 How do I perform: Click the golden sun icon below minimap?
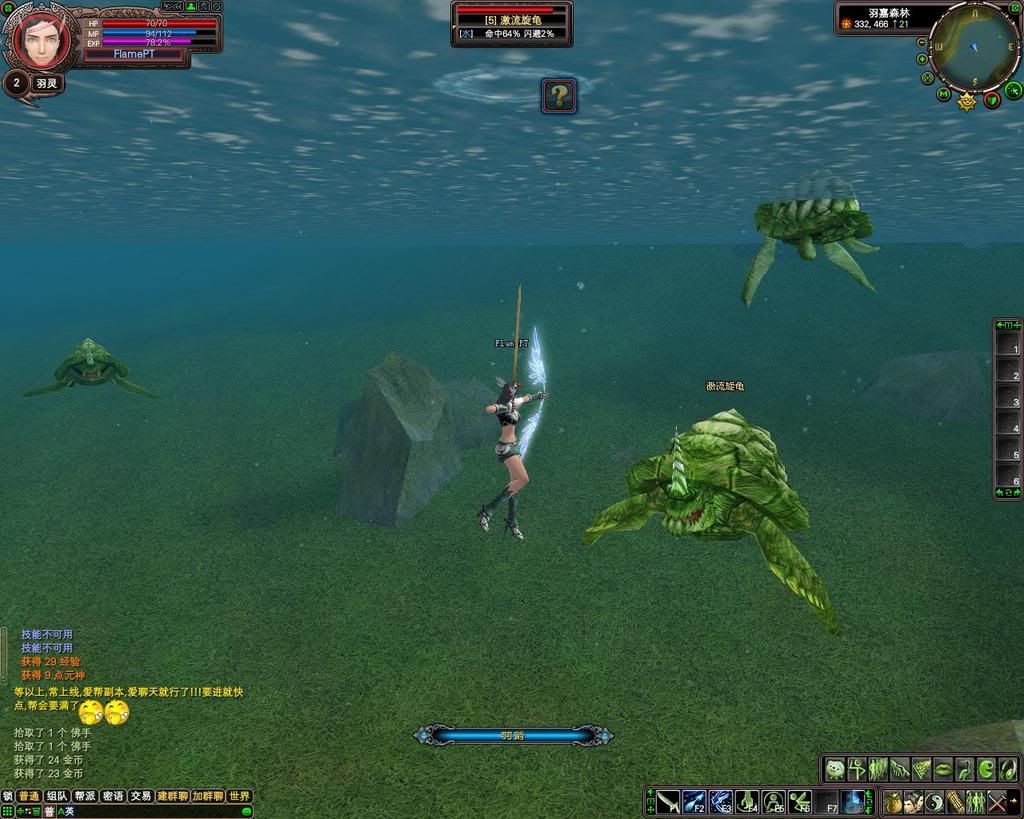967,101
